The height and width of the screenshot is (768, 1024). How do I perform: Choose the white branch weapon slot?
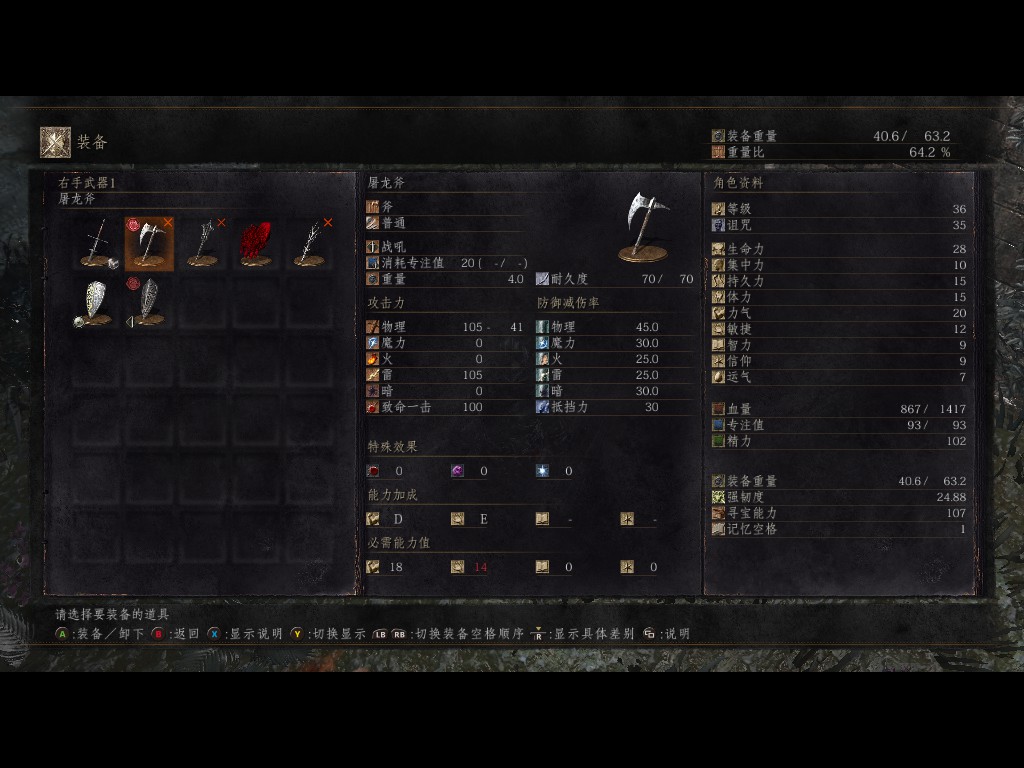pos(310,244)
